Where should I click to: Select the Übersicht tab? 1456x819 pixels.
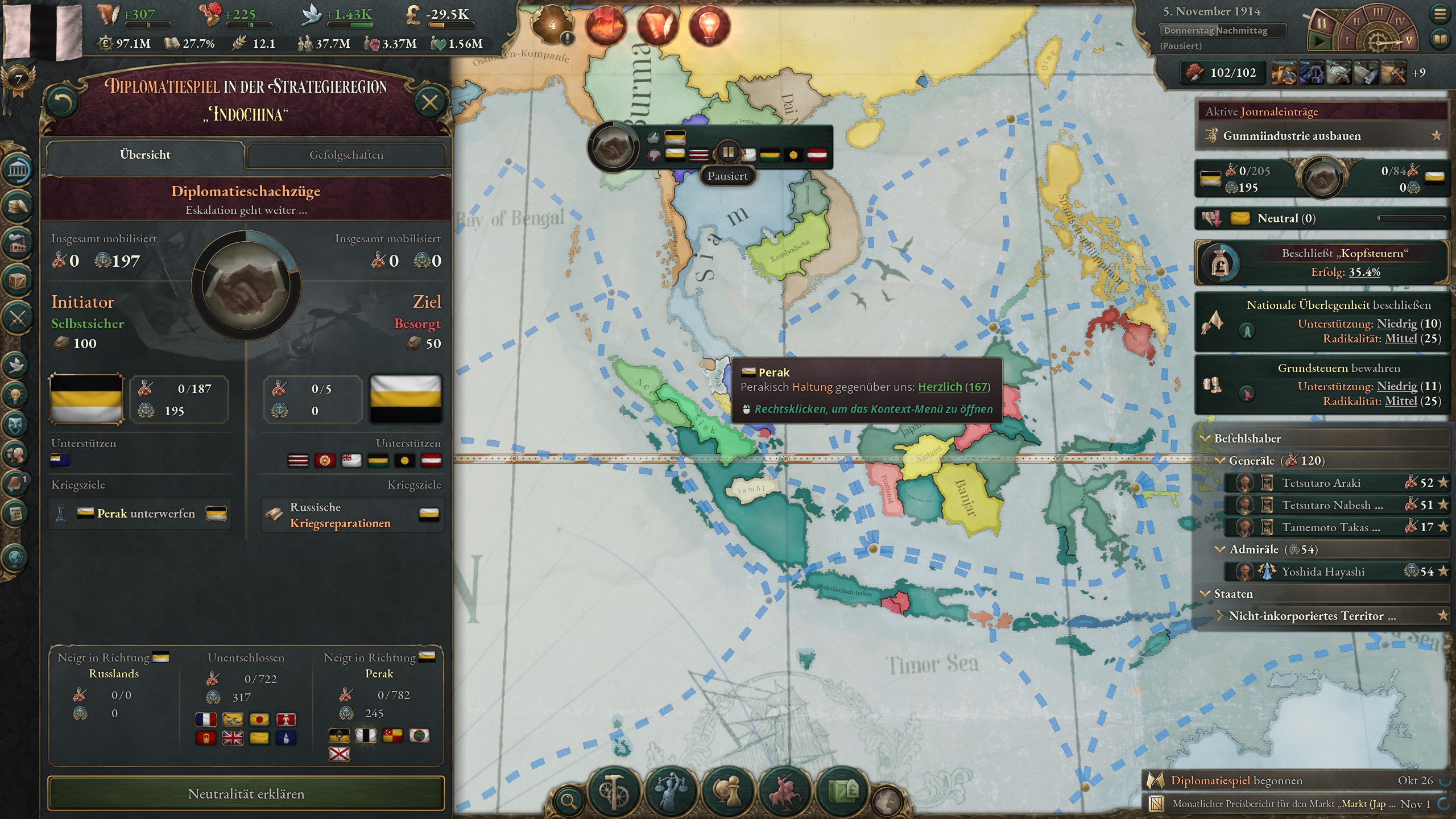145,155
